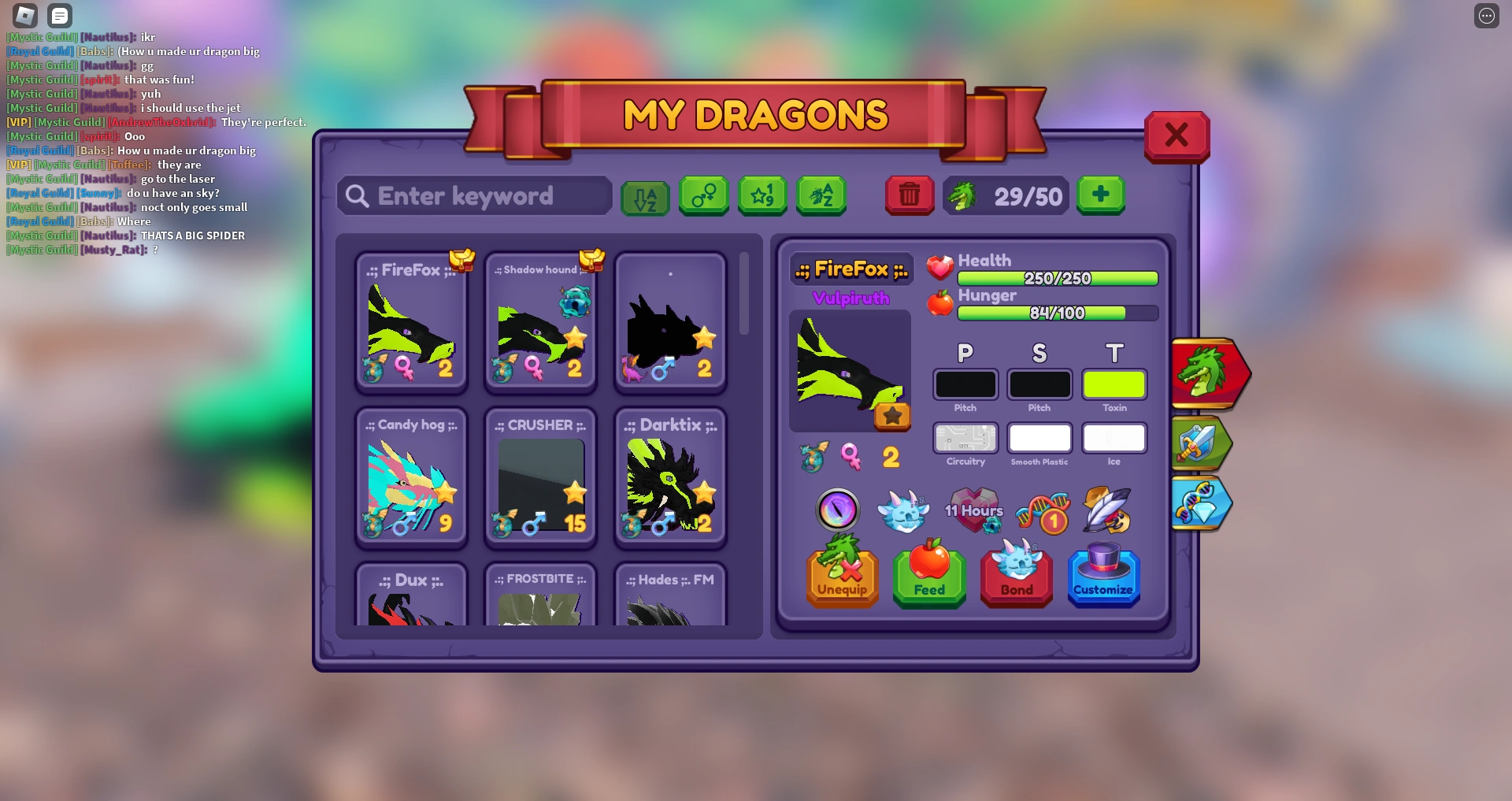Image resolution: width=1512 pixels, height=801 pixels.
Task: Sort dragons by star level icon
Action: click(x=762, y=195)
